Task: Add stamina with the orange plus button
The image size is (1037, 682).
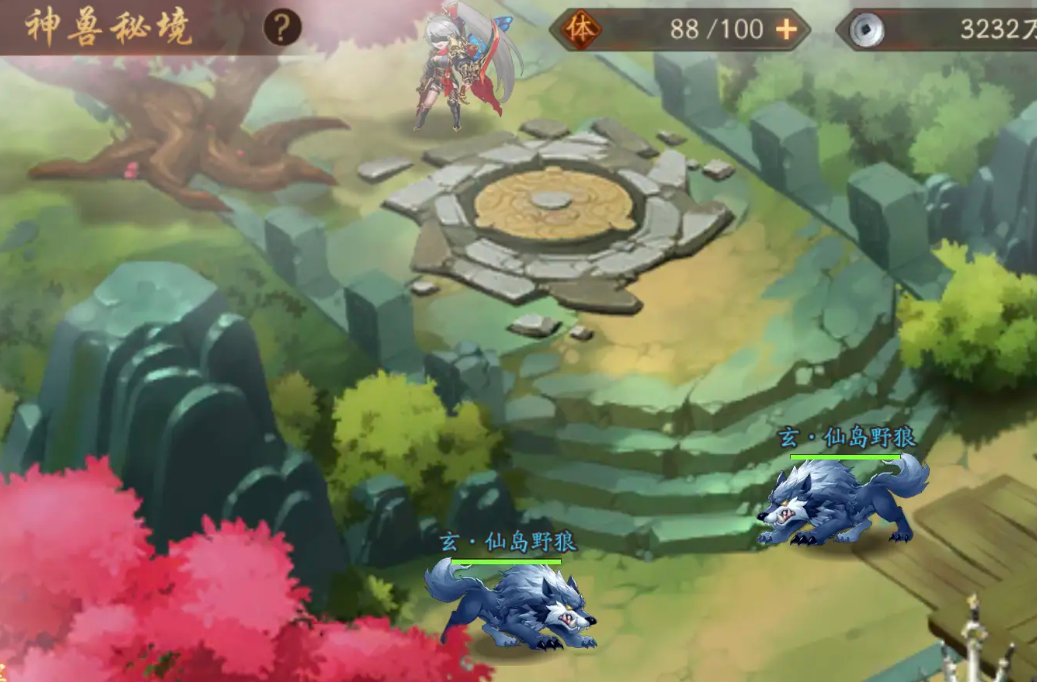Action: tap(787, 29)
